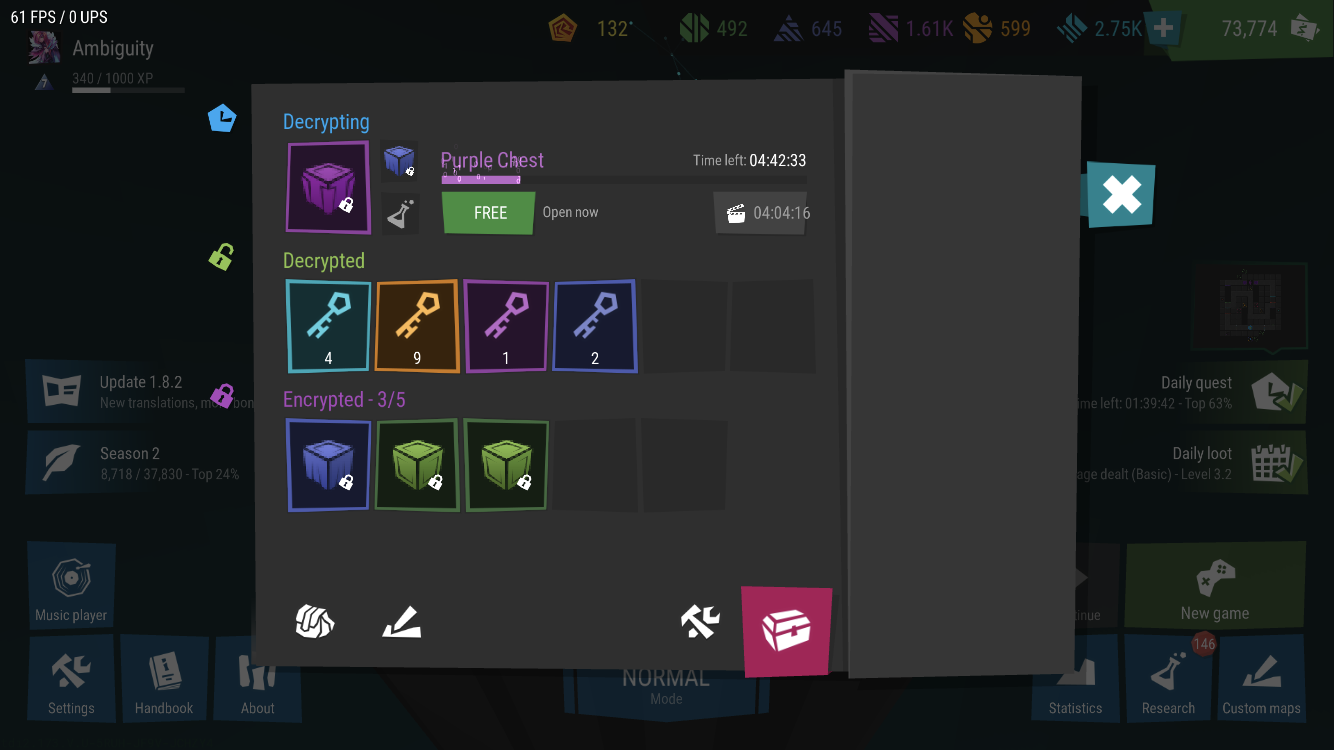
Task: Choose the purple key with count 1
Action: coord(506,326)
